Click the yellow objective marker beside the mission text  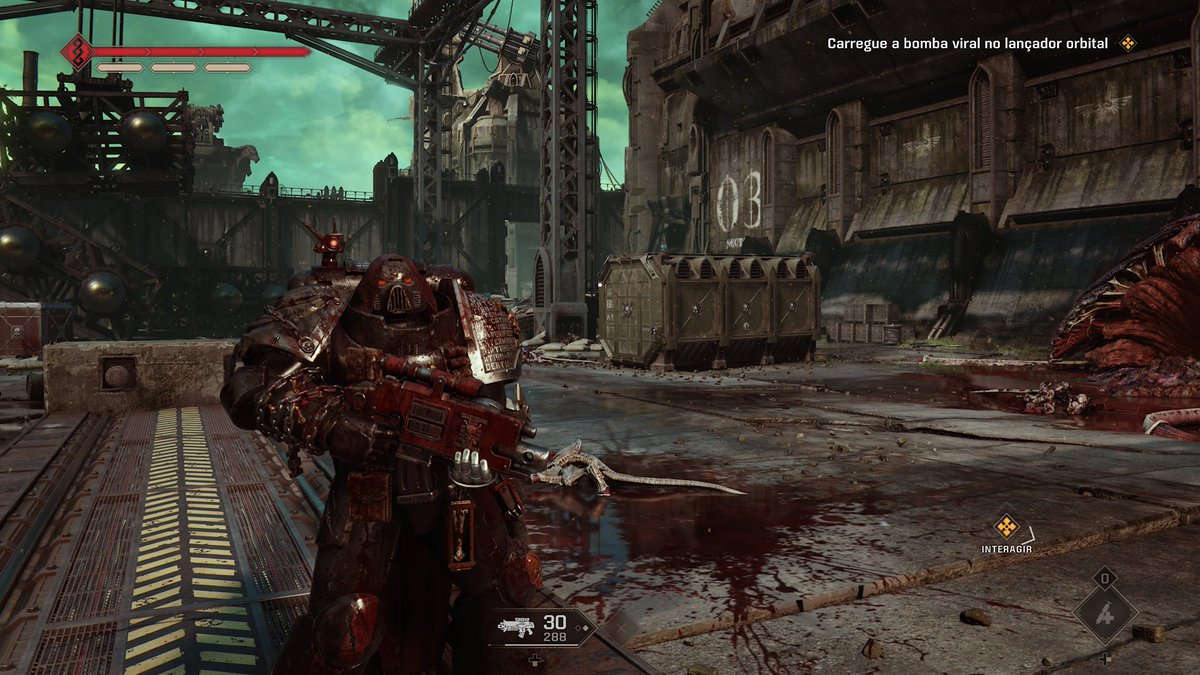coord(1128,43)
